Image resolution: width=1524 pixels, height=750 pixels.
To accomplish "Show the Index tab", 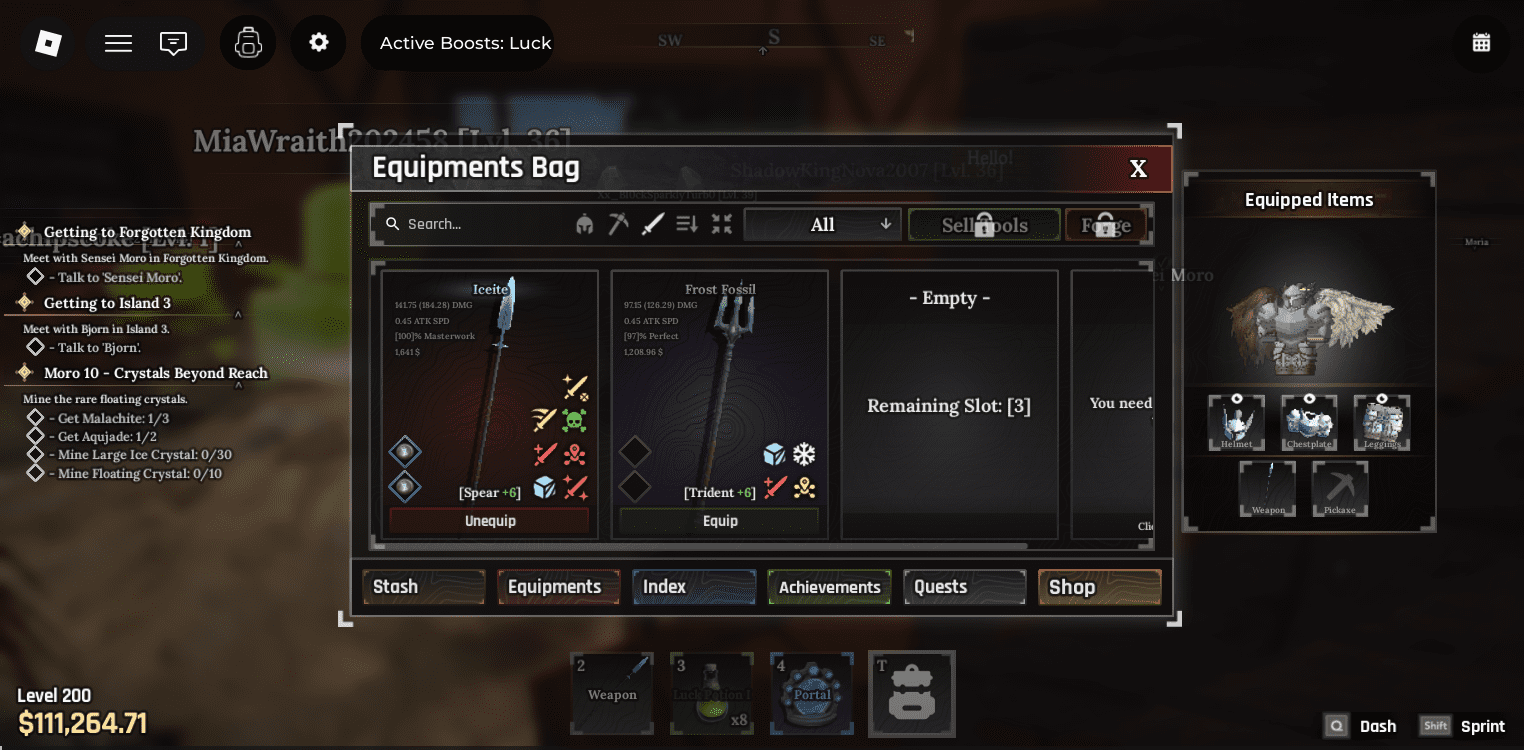I will tap(693, 587).
